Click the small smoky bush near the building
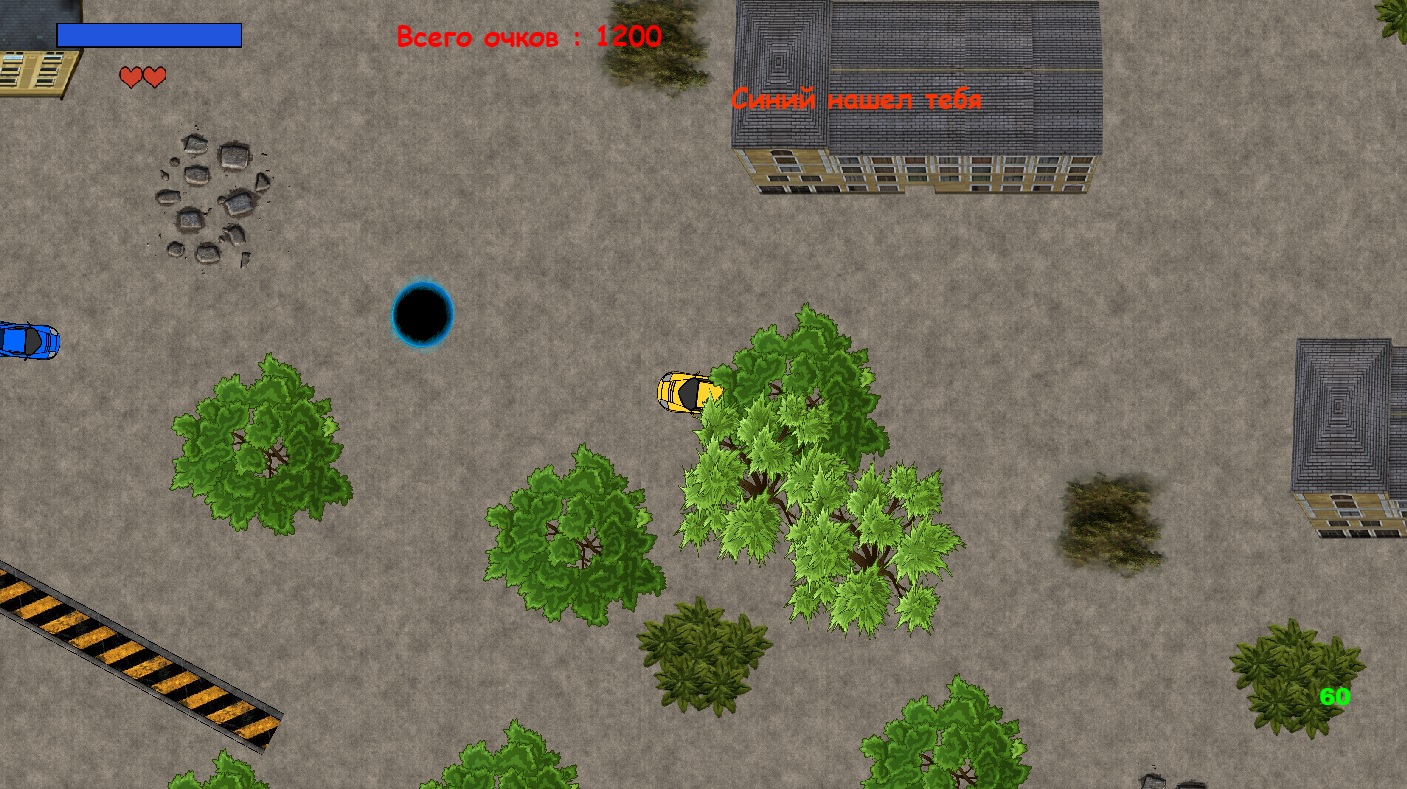The image size is (1407, 789). pos(1110,520)
